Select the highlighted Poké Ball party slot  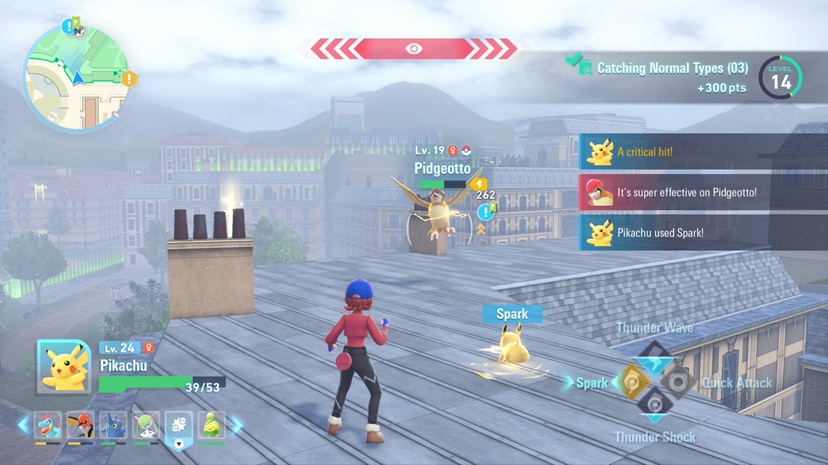click(179, 426)
